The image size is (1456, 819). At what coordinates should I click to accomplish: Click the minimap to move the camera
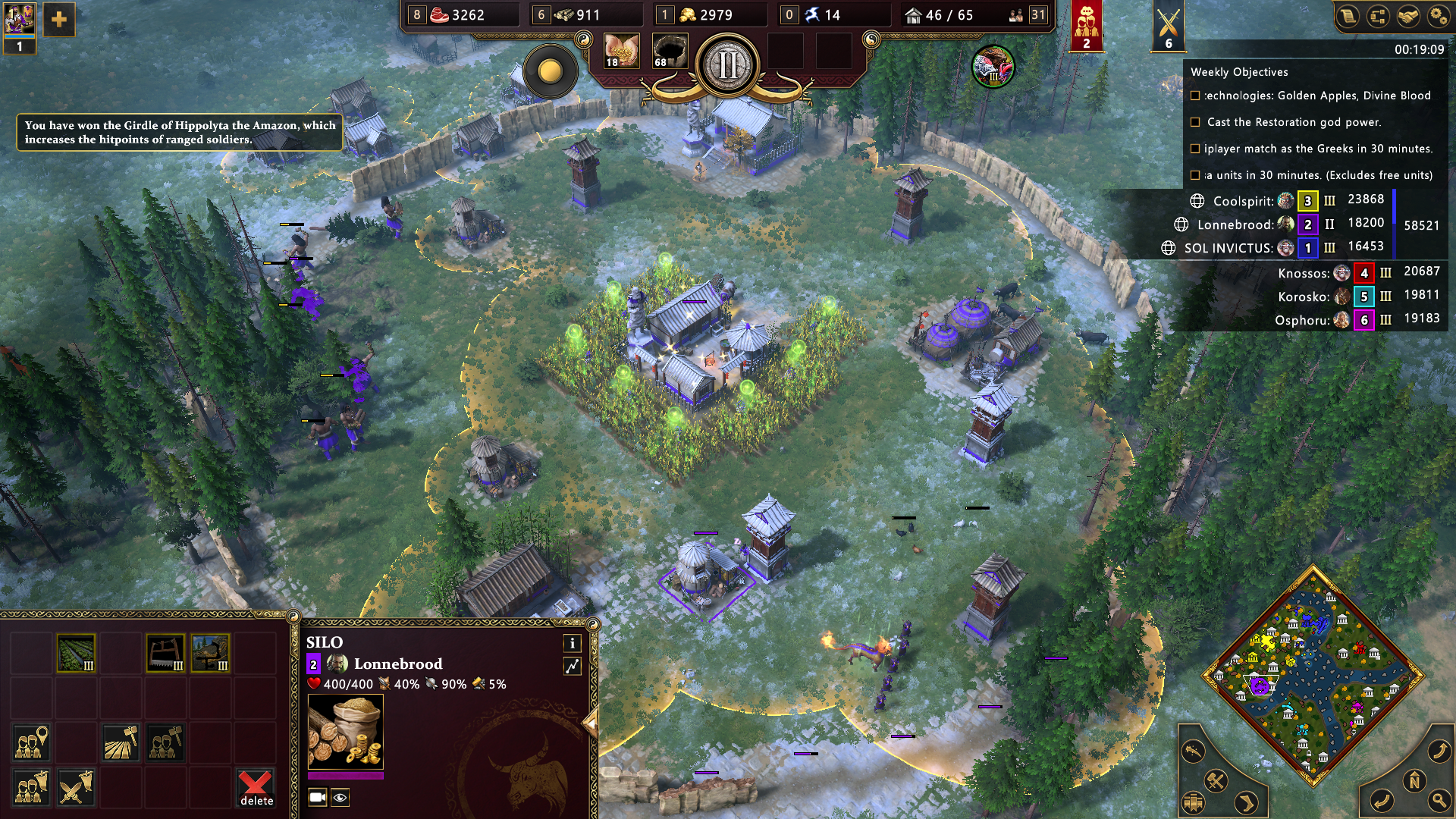(x=1312, y=675)
